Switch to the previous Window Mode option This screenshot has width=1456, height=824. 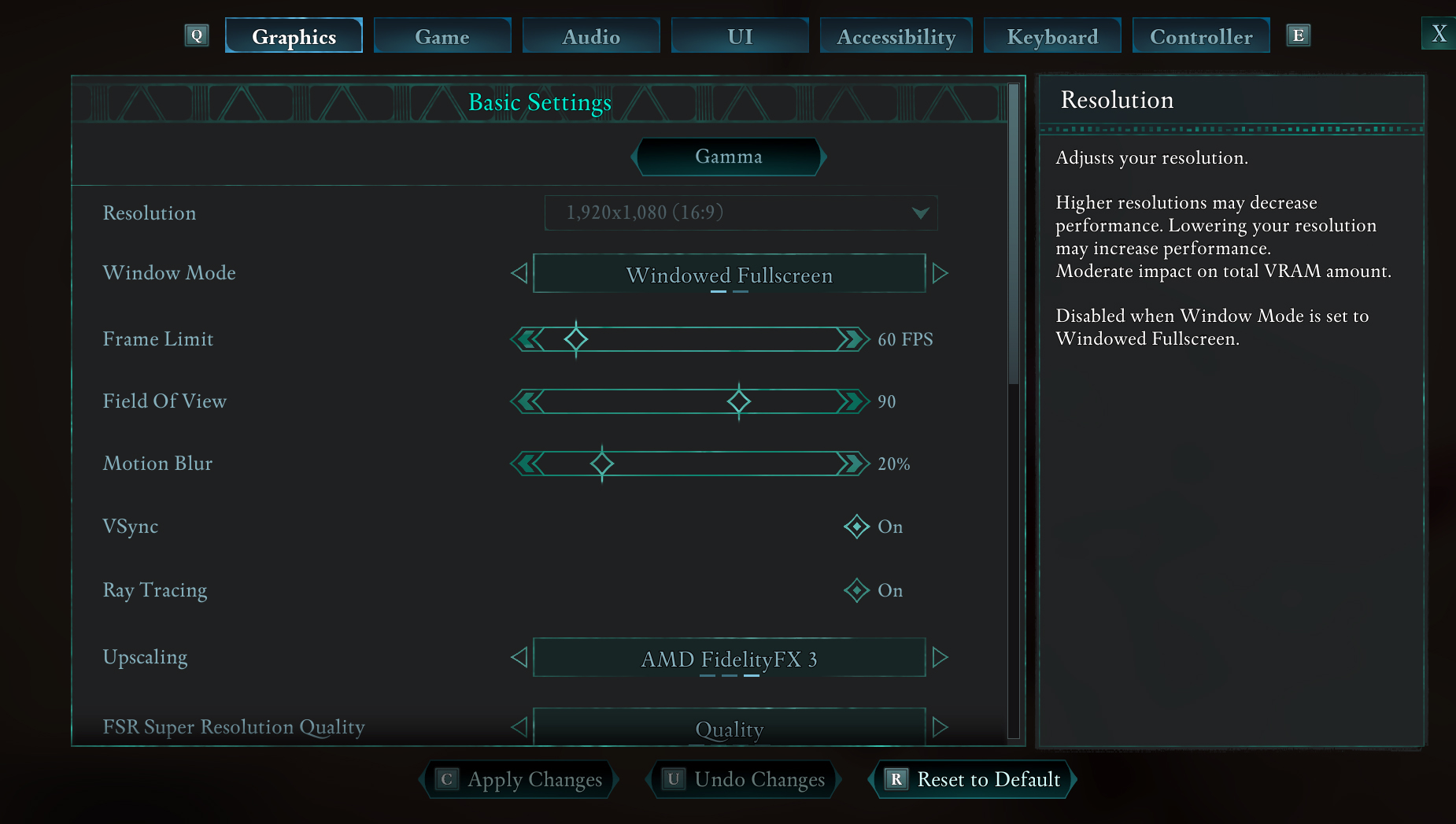[519, 274]
